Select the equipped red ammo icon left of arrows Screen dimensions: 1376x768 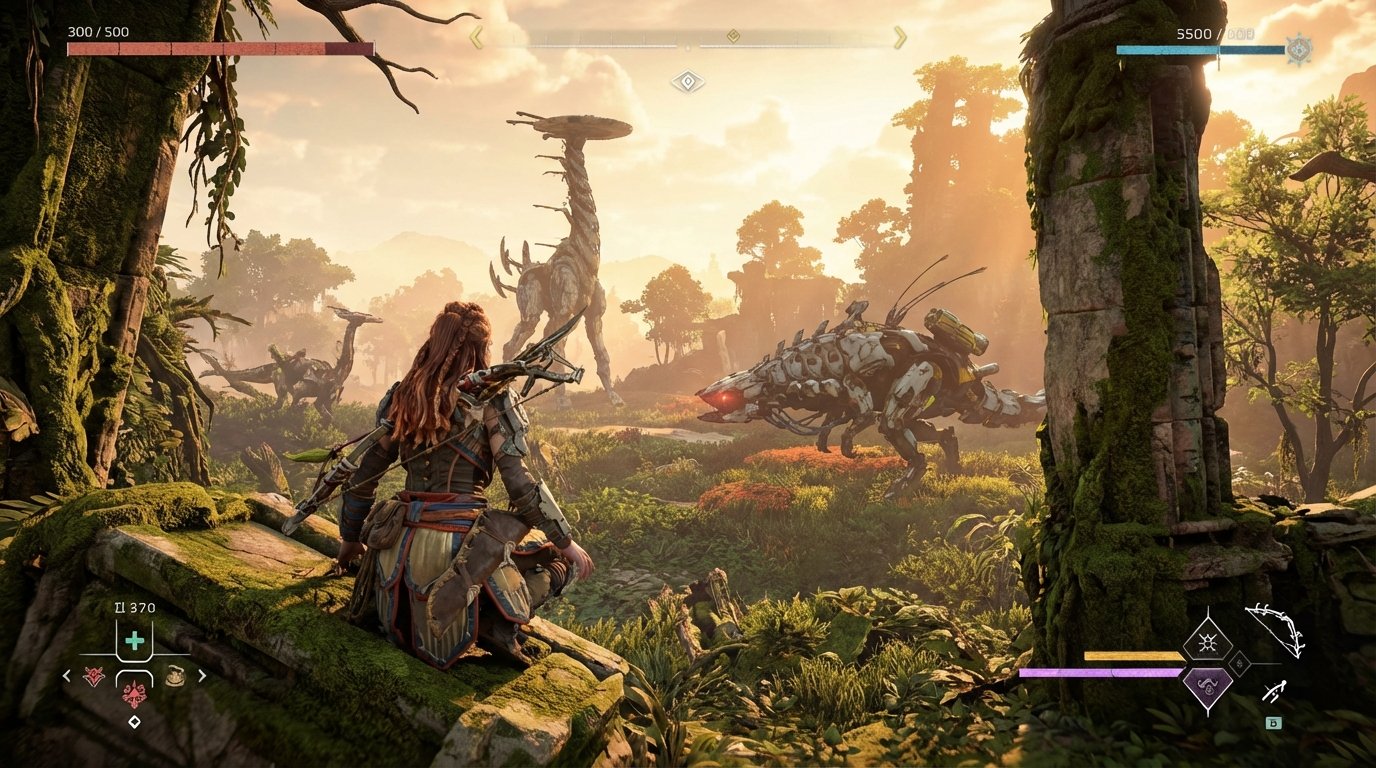[x=94, y=675]
